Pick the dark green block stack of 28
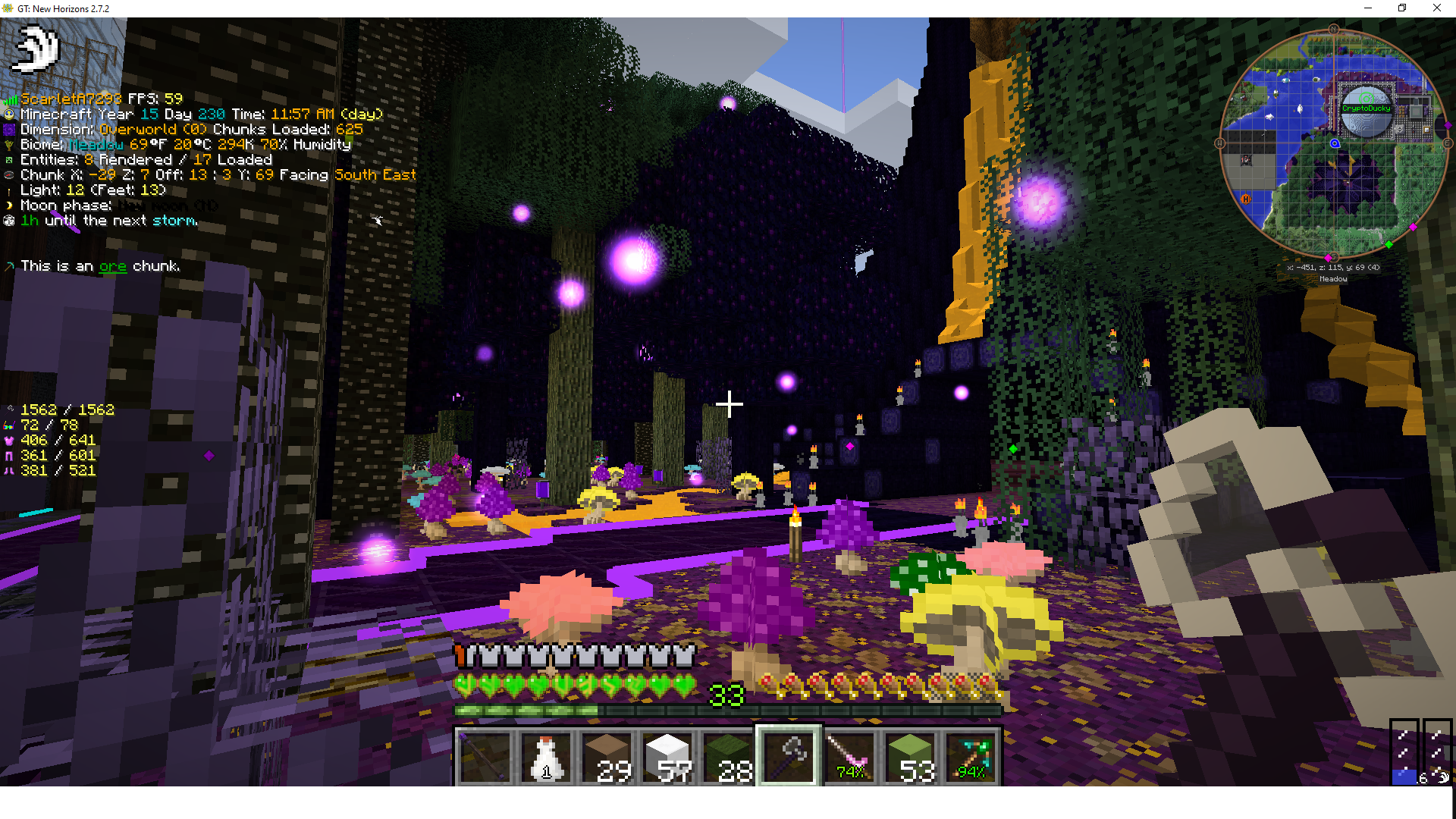 pyautogui.click(x=728, y=755)
